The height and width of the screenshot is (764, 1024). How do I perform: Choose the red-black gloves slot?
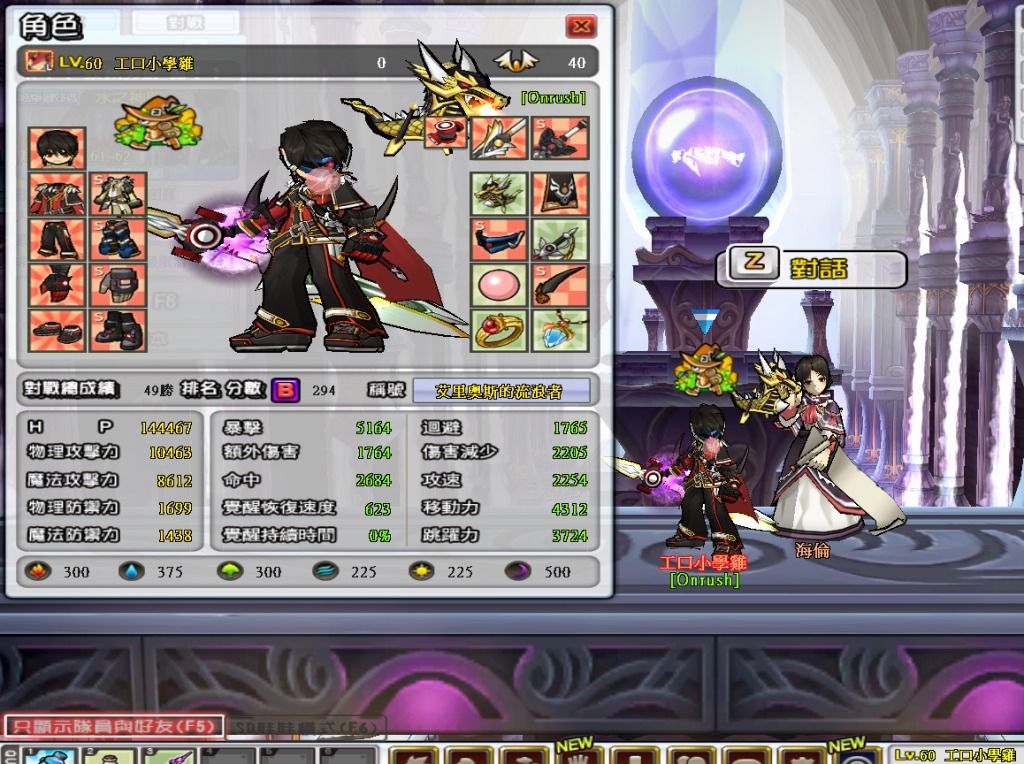click(x=57, y=285)
